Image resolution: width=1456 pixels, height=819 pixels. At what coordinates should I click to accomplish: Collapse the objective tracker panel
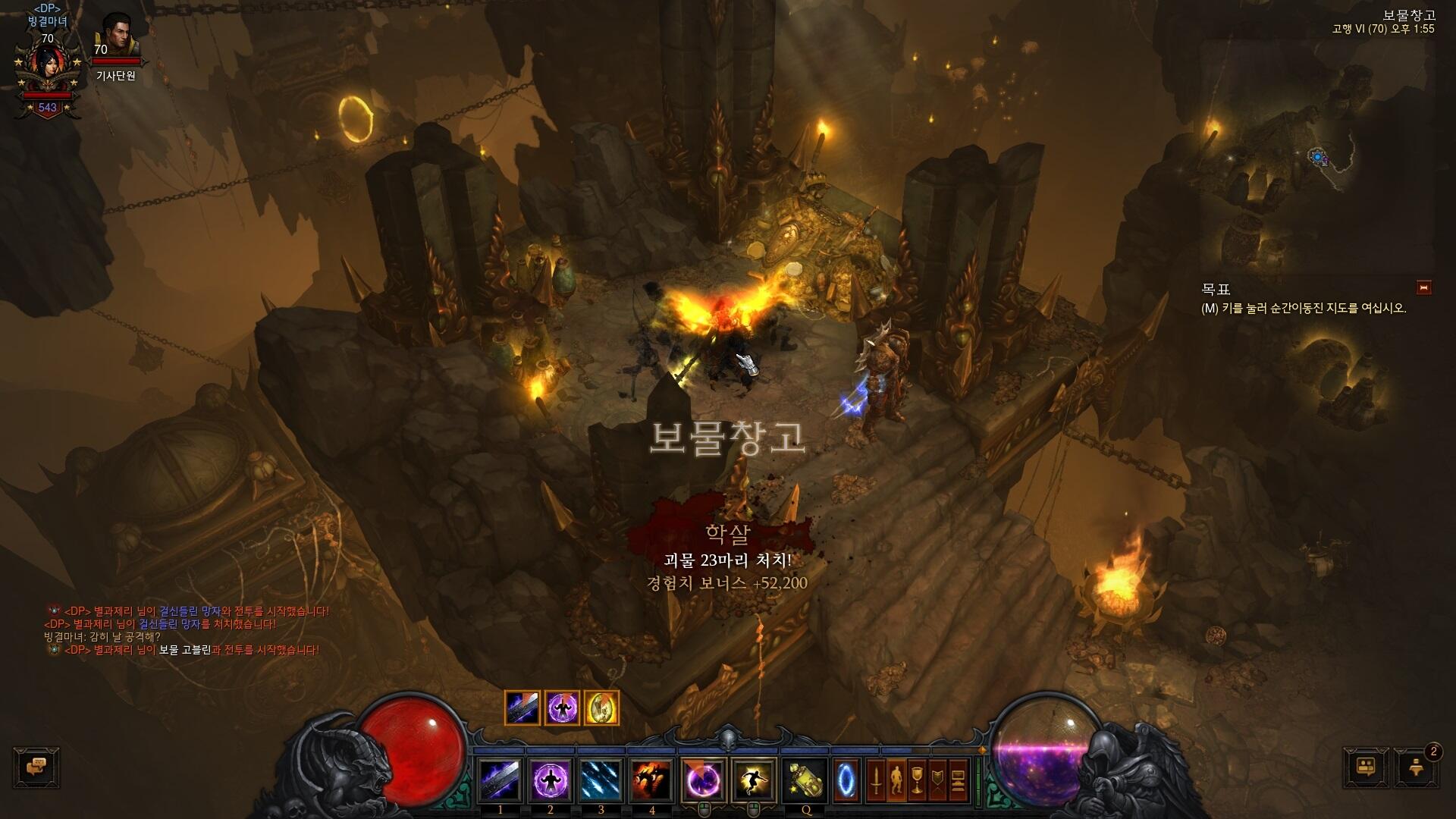(x=1423, y=287)
